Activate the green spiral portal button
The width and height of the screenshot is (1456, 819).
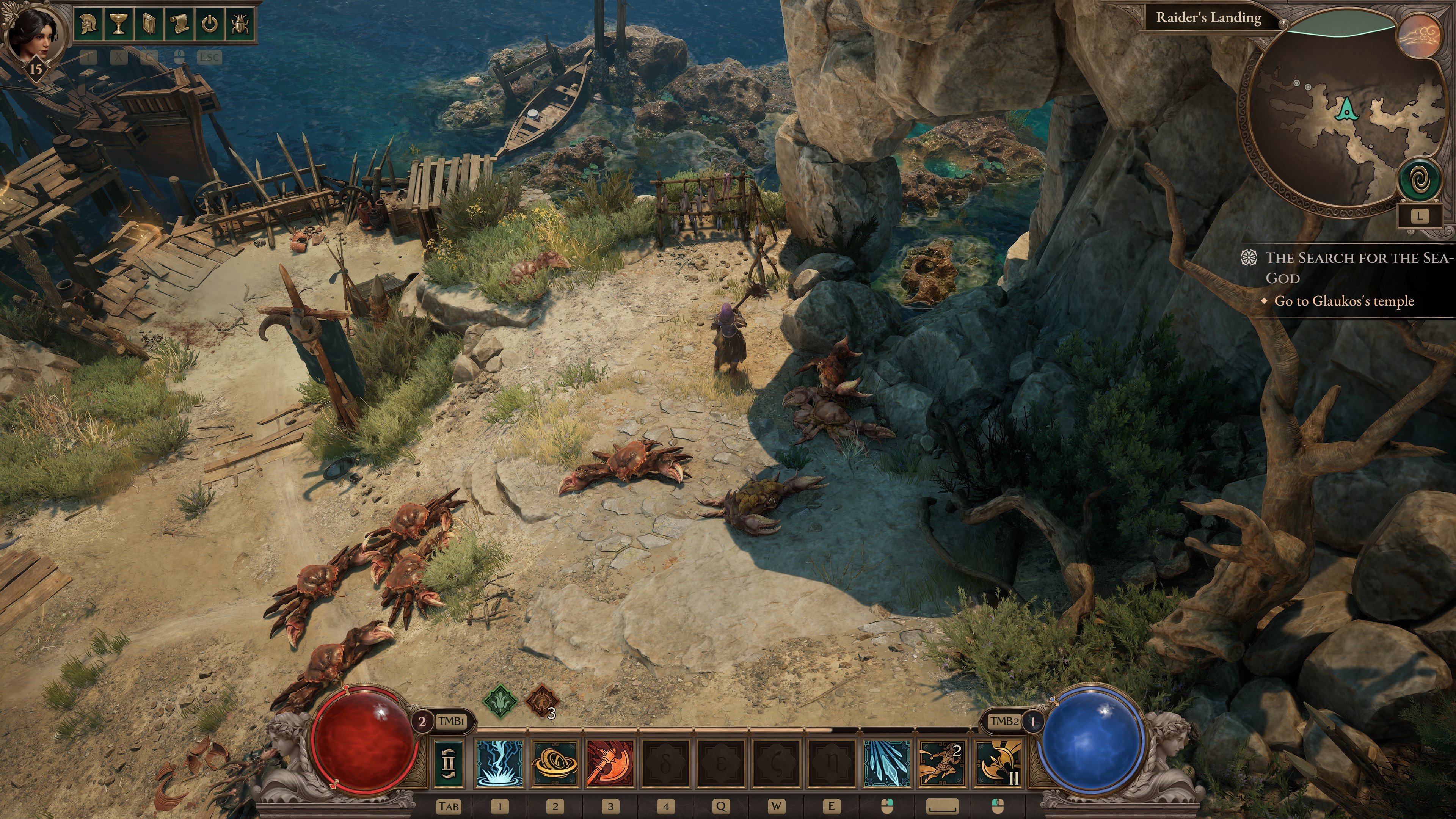click(x=1419, y=180)
